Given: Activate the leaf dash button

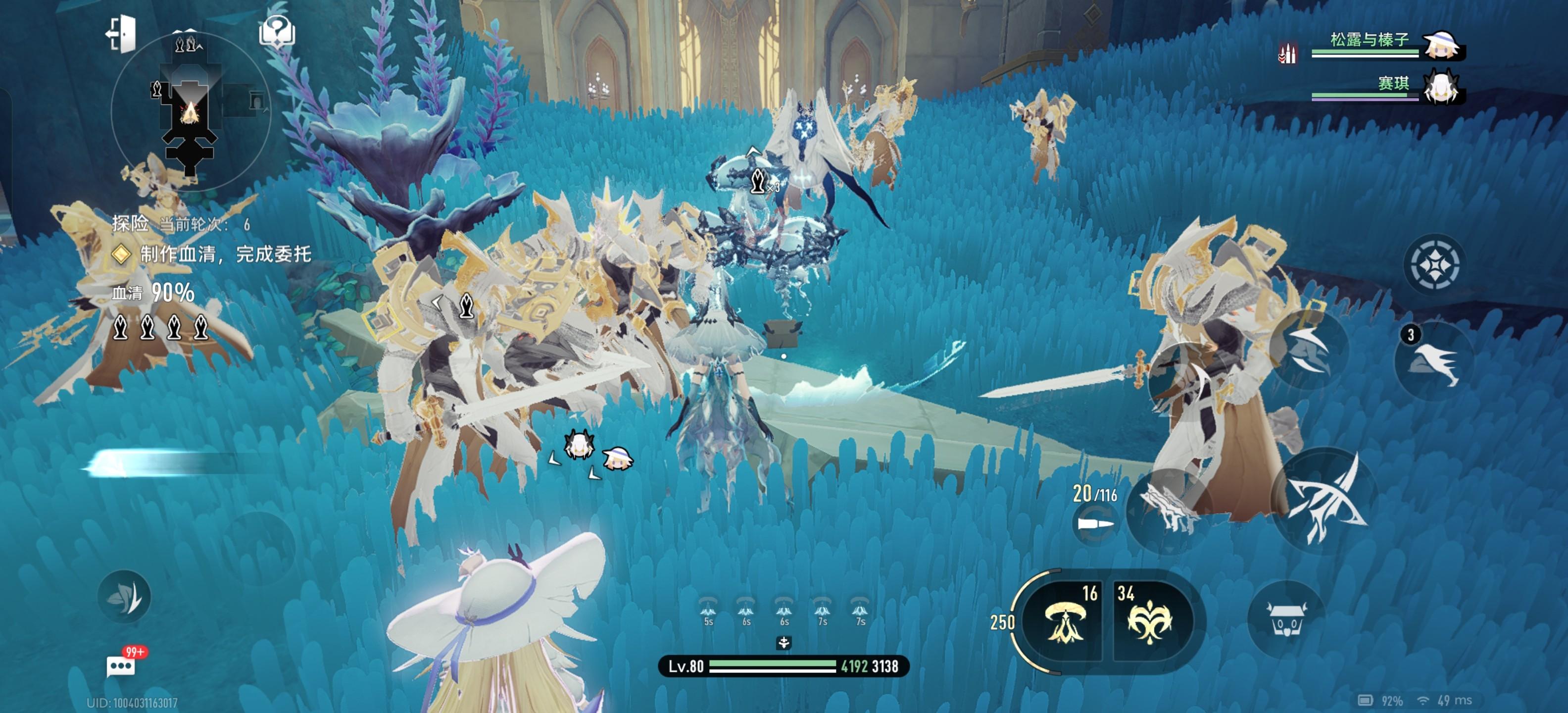Looking at the screenshot, I should pos(125,597).
